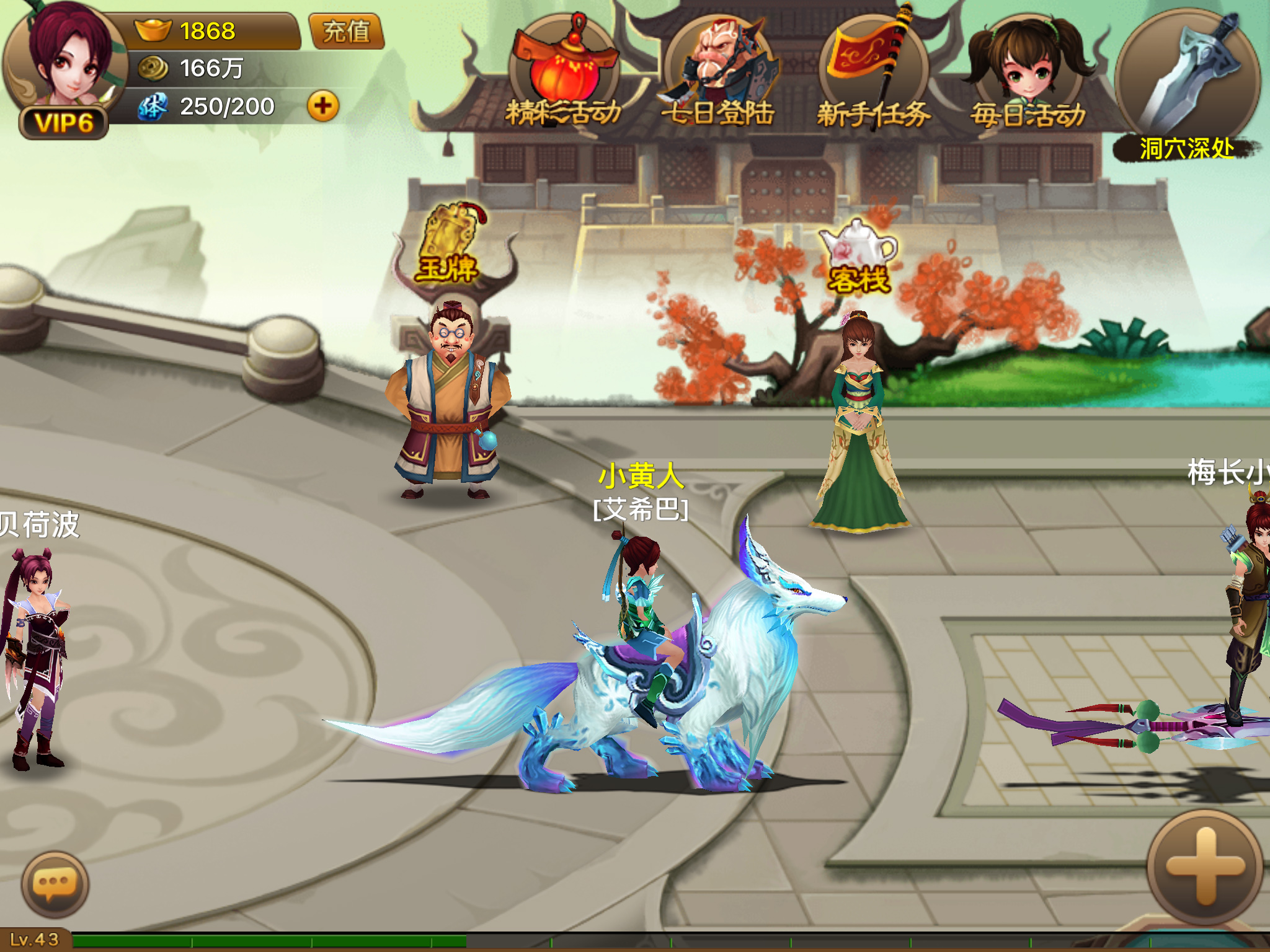Viewport: 1270px width, 952px height.
Task: Open the player avatar portrait
Action: click(67, 56)
